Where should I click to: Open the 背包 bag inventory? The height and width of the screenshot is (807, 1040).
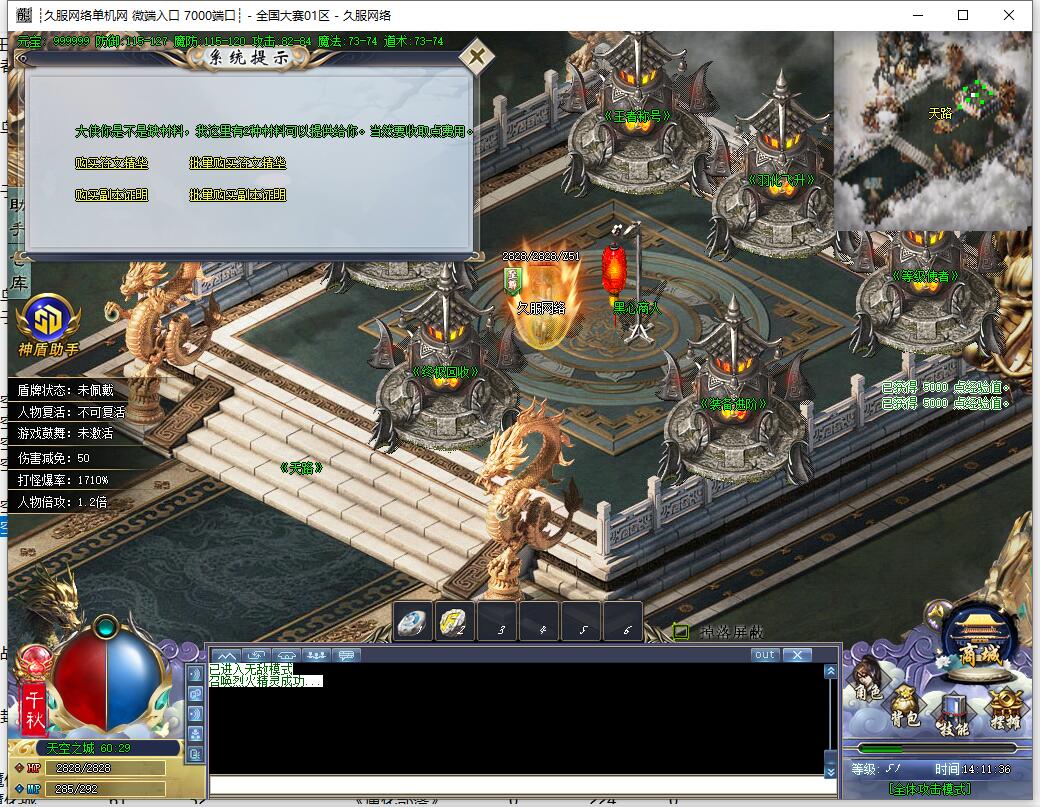[x=907, y=707]
